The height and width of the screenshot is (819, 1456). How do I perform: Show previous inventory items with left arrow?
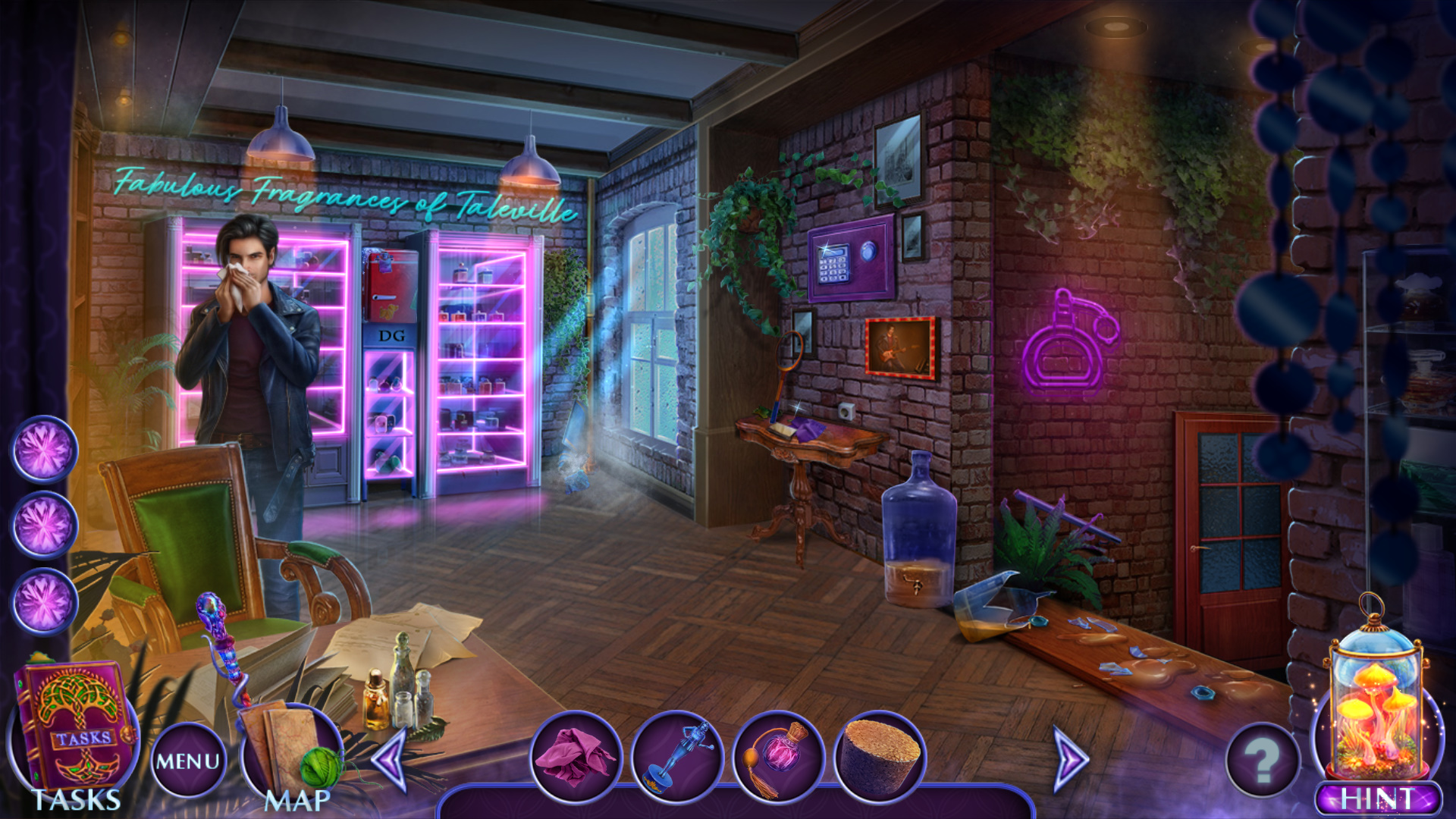(391, 759)
